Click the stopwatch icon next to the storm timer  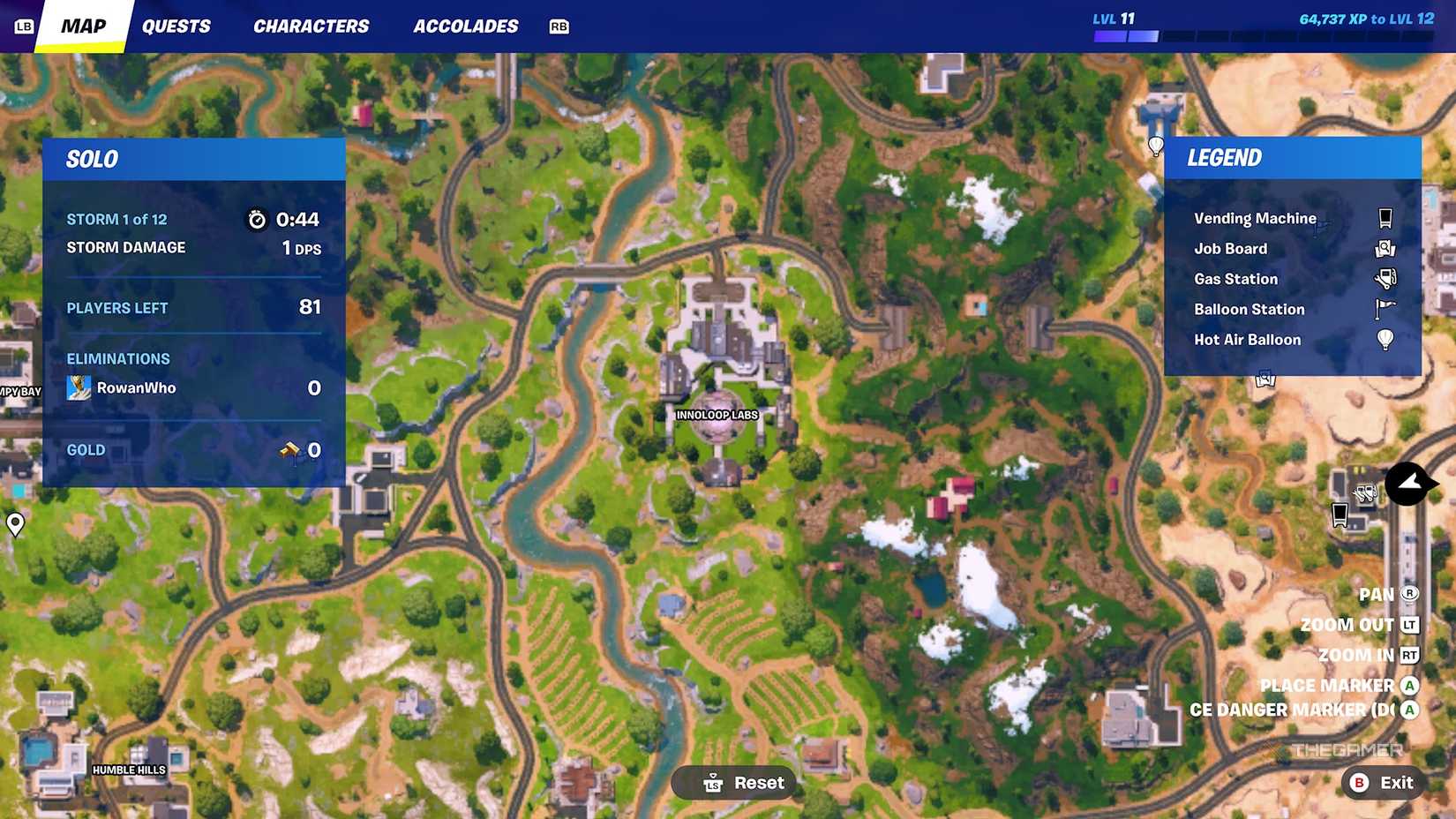(257, 221)
